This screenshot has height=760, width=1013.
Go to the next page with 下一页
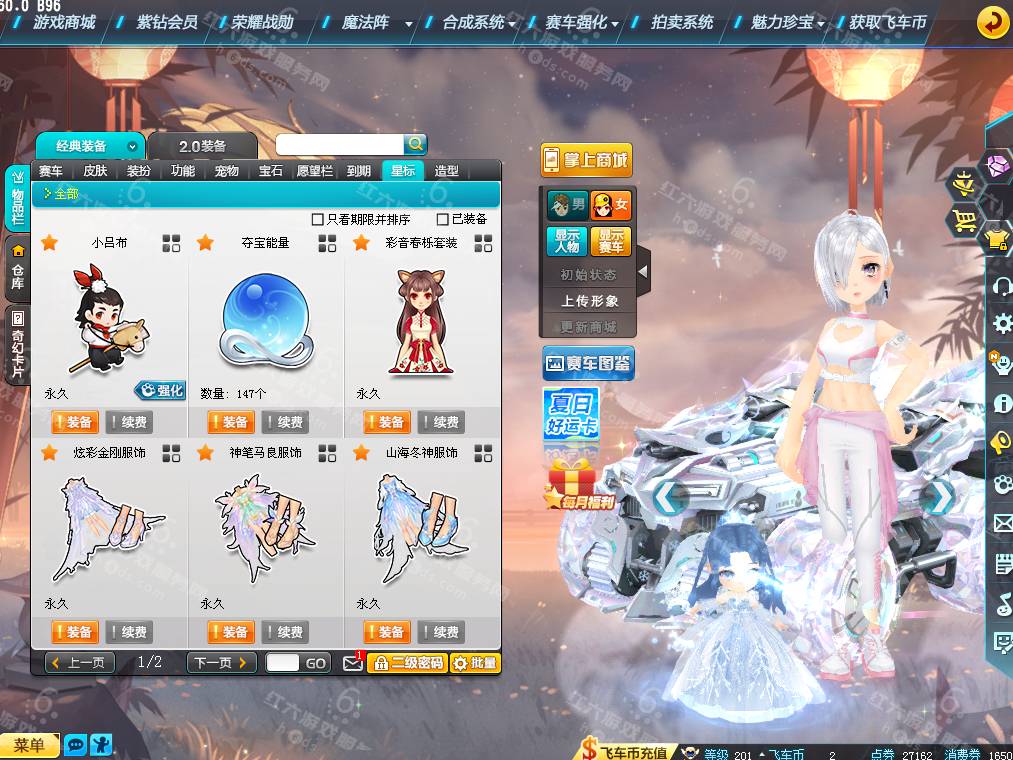tap(221, 663)
